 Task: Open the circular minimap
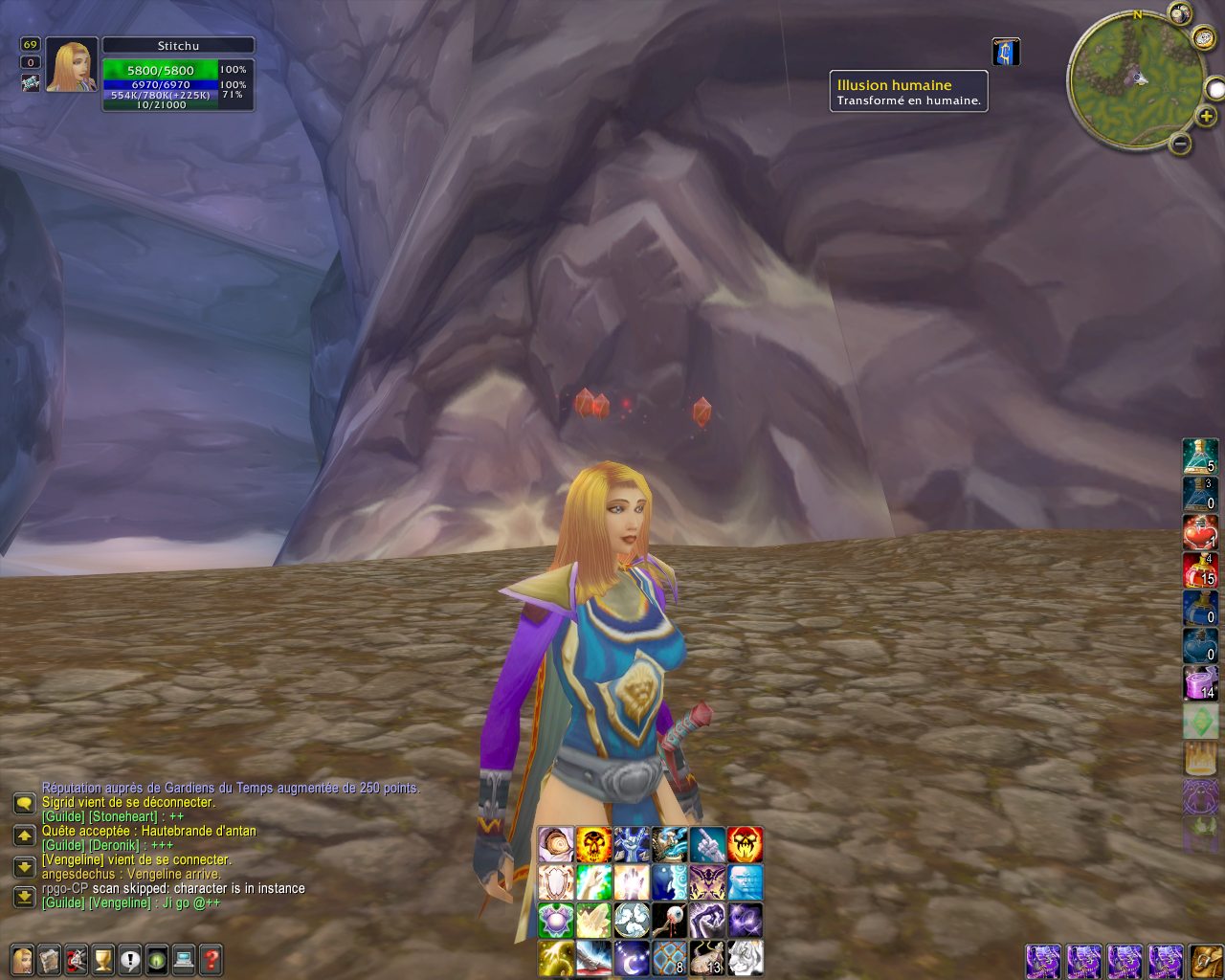pyautogui.click(x=1136, y=80)
